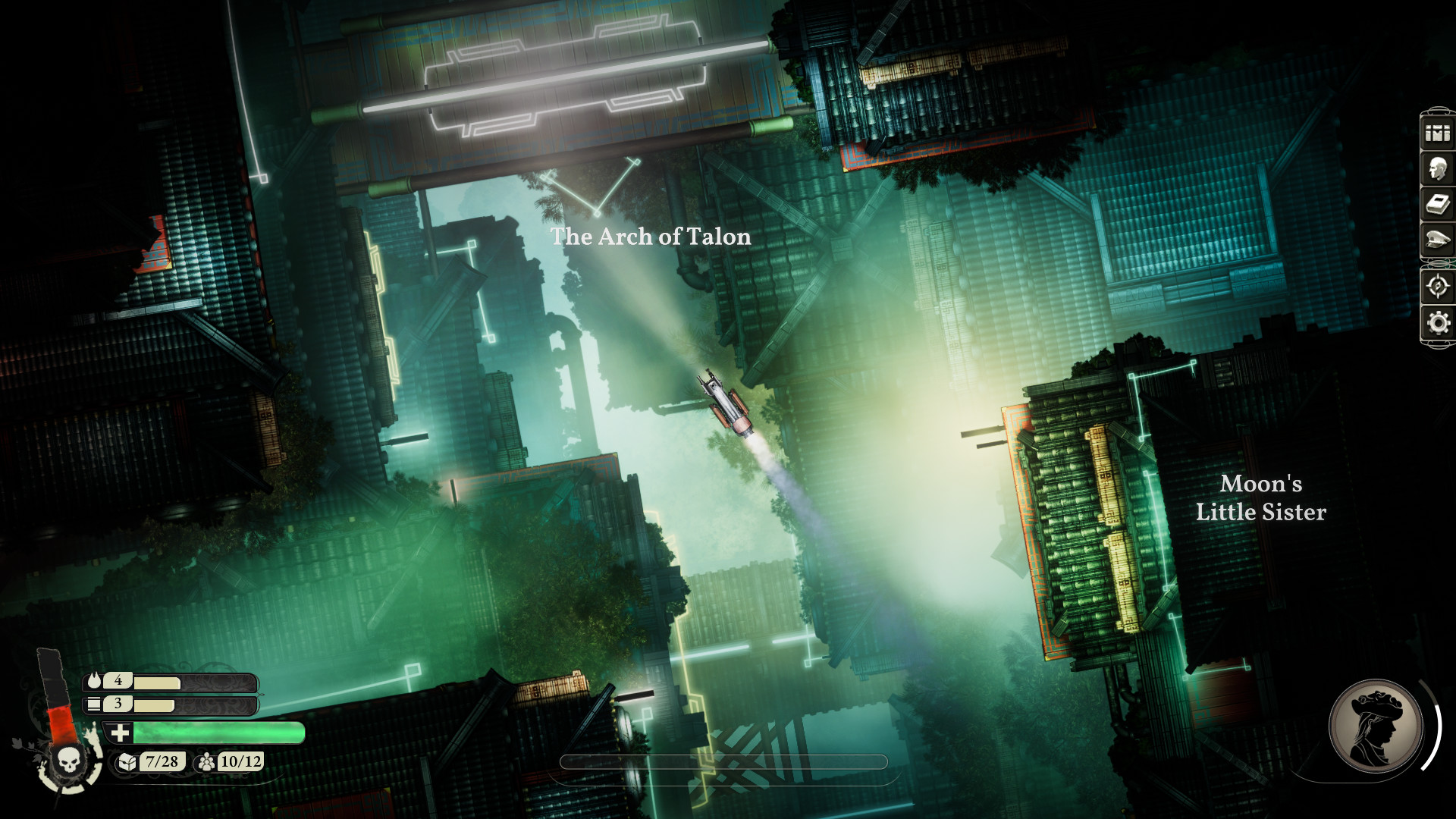Click the silhouette portrait medallion
Screen dimensions: 1456x819
tap(1376, 725)
